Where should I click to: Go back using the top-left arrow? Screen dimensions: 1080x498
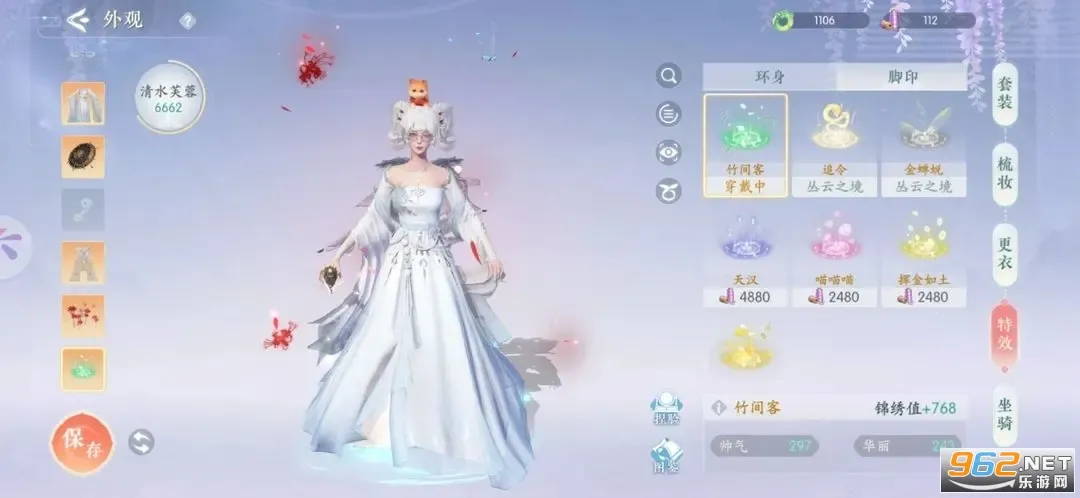78,21
